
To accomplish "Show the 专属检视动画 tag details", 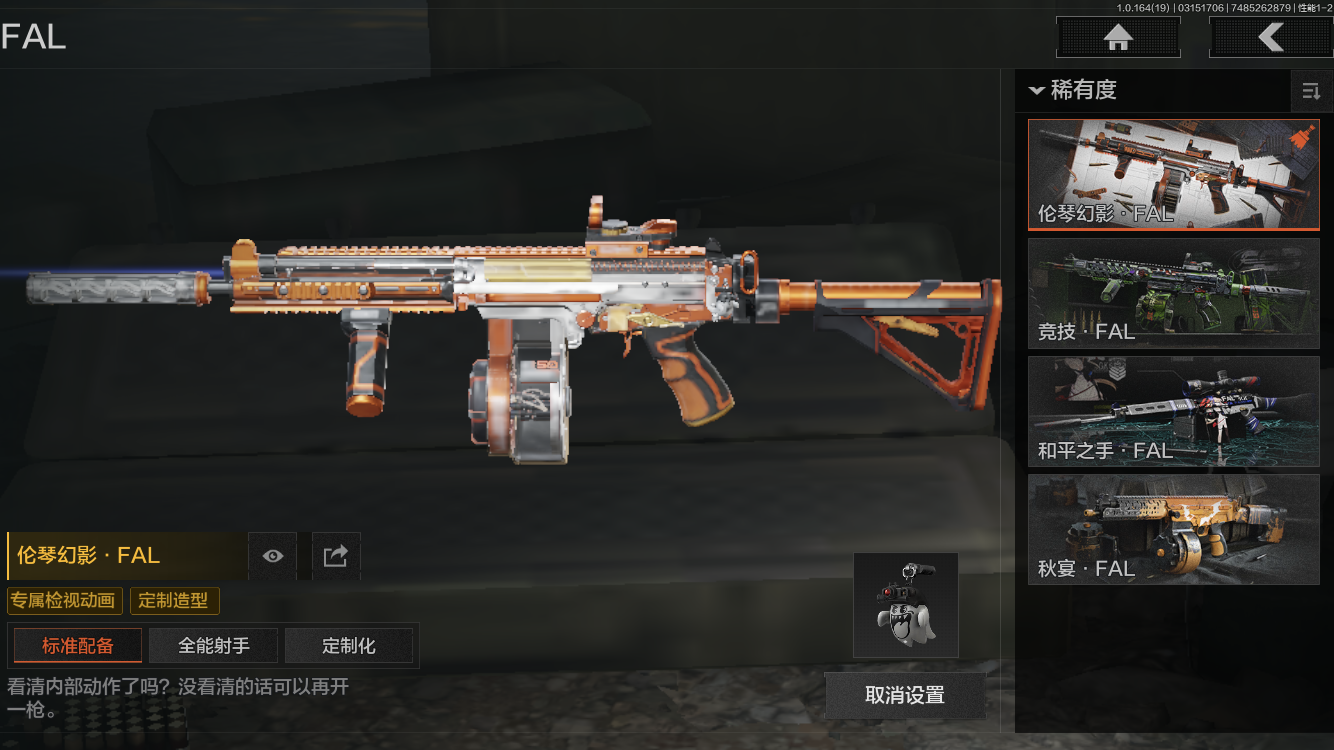I will pos(65,601).
